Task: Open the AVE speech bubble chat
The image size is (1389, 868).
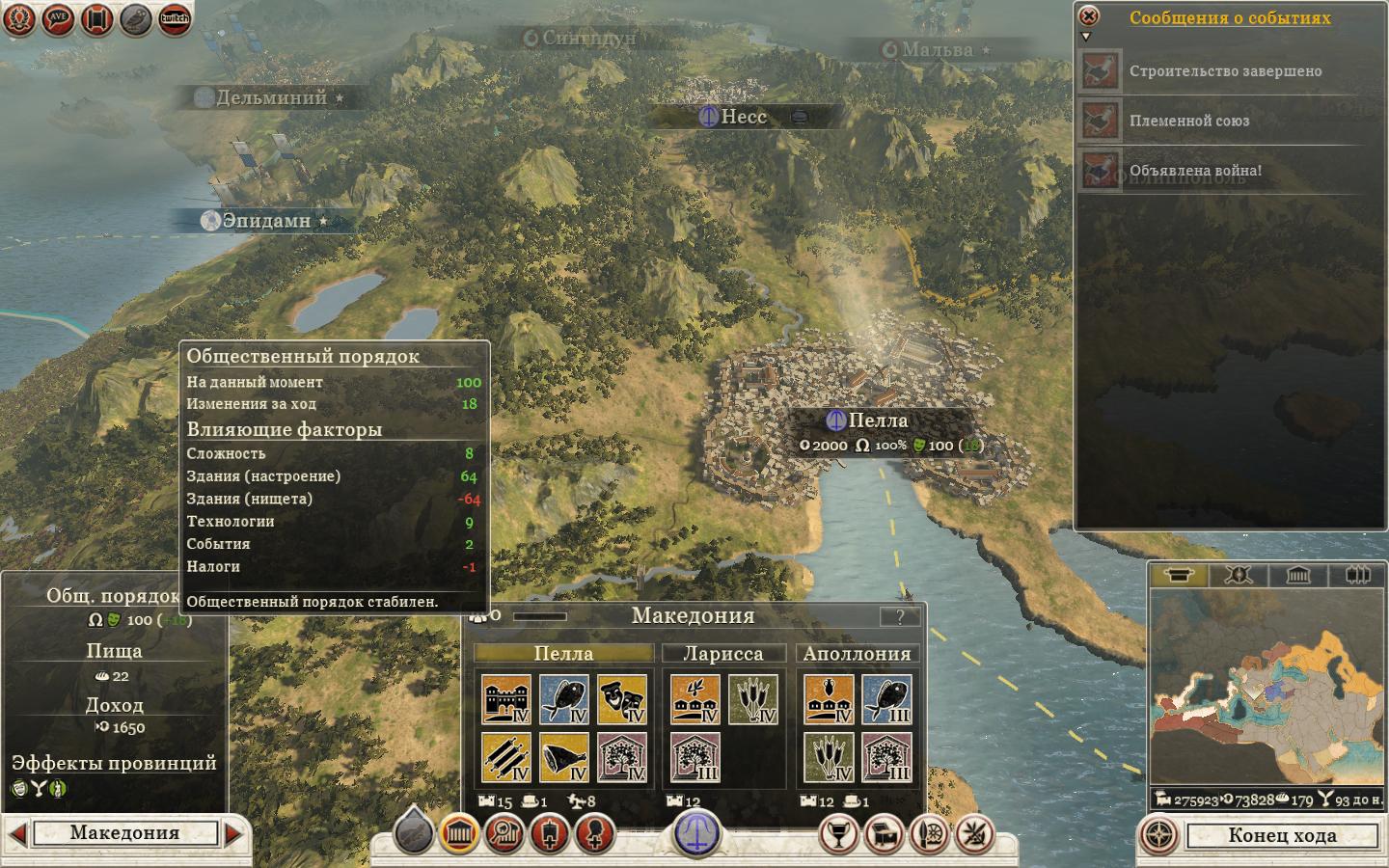Action: 58,19
